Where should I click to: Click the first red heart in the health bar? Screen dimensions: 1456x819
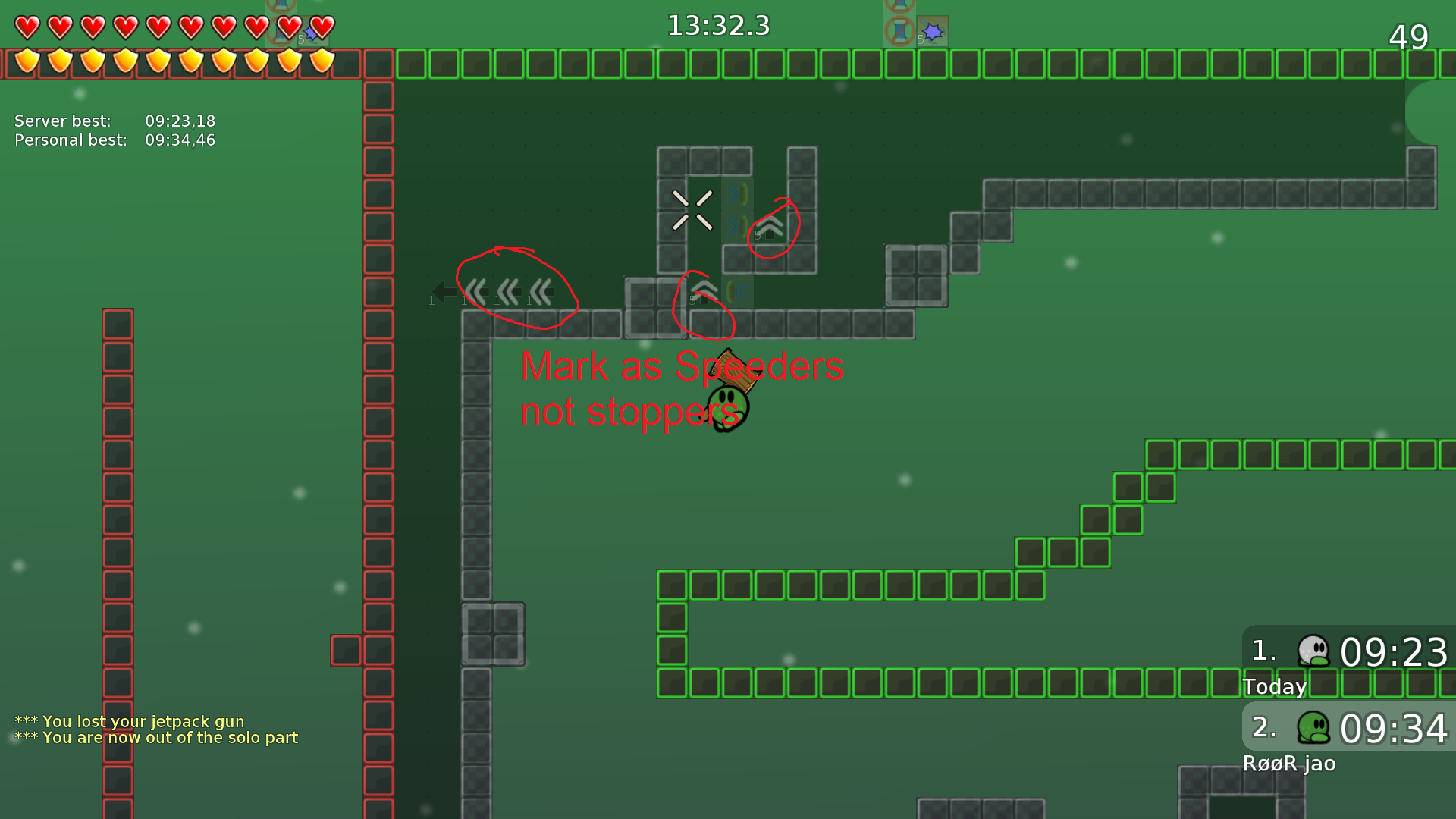click(26, 27)
